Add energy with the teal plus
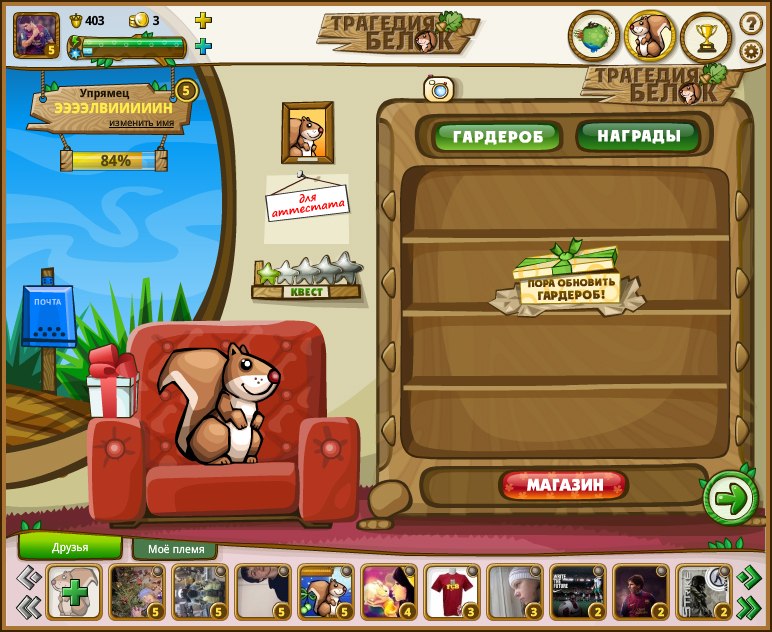This screenshot has width=772, height=632. 203,46
